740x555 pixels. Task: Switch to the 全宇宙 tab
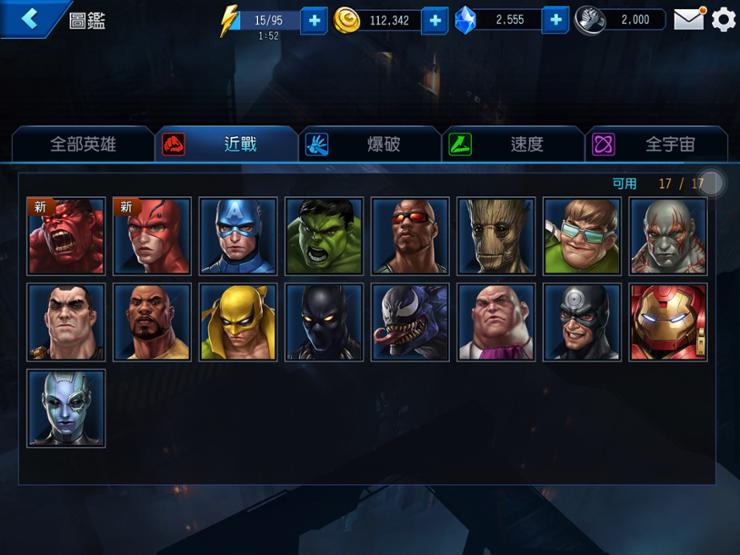pos(657,144)
